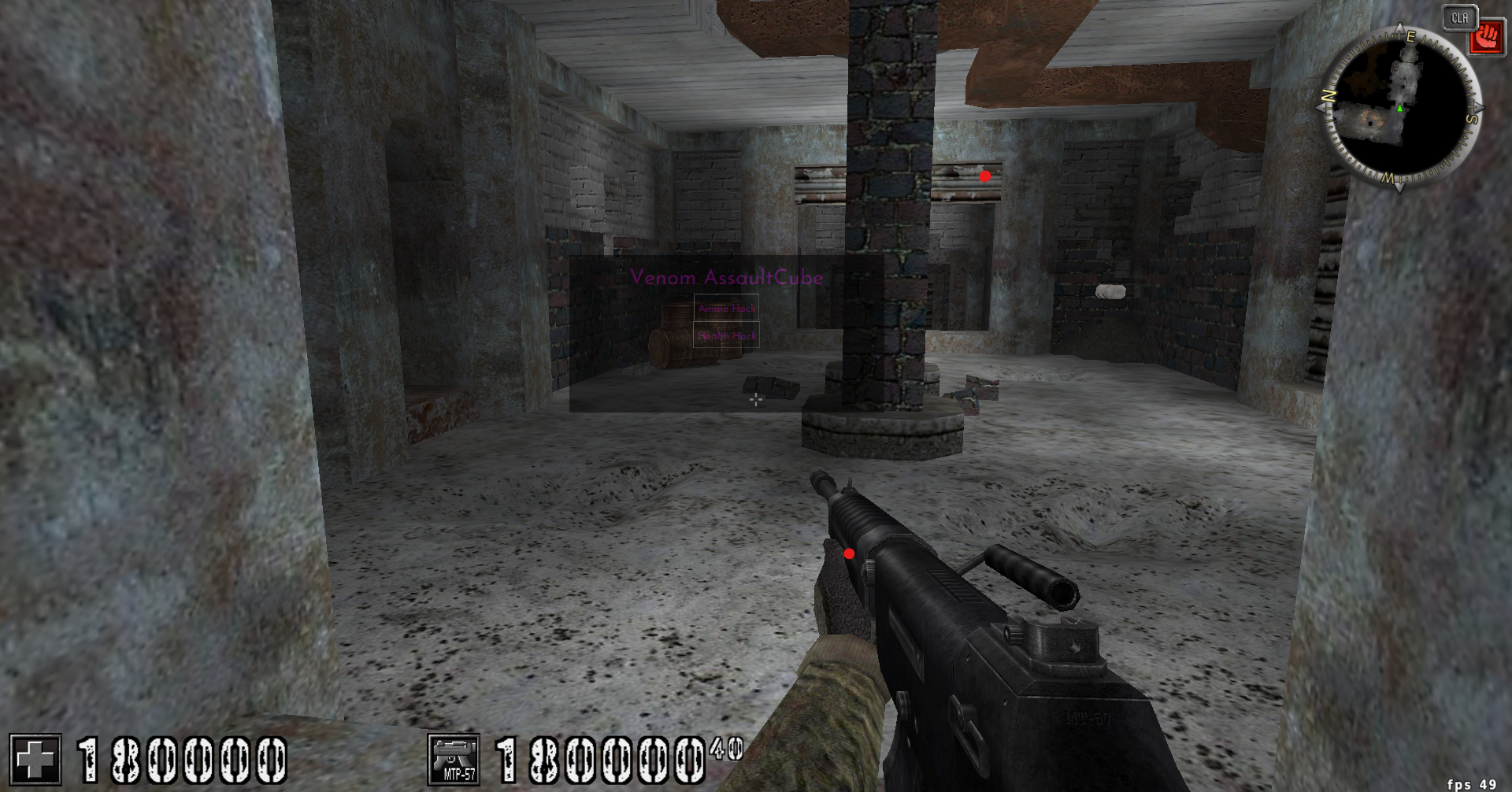Image resolution: width=1512 pixels, height=792 pixels.
Task: Click the red dot marker near the doorway
Action: 984,176
